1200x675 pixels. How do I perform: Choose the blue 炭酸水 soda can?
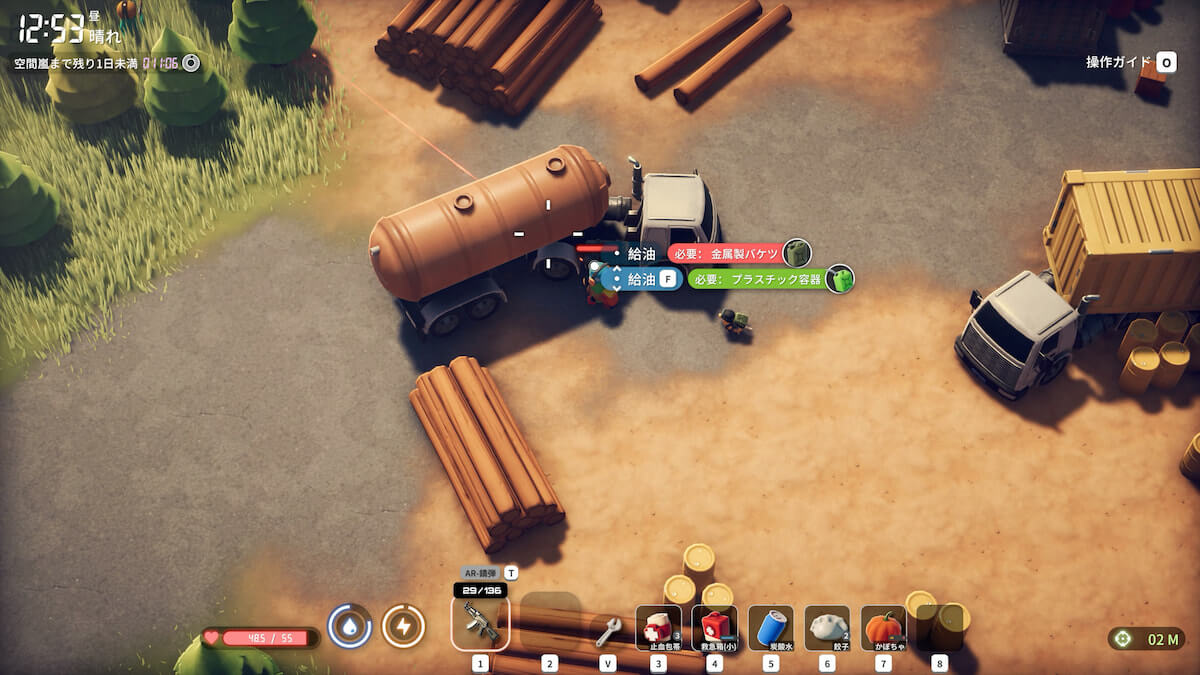pyautogui.click(x=770, y=628)
